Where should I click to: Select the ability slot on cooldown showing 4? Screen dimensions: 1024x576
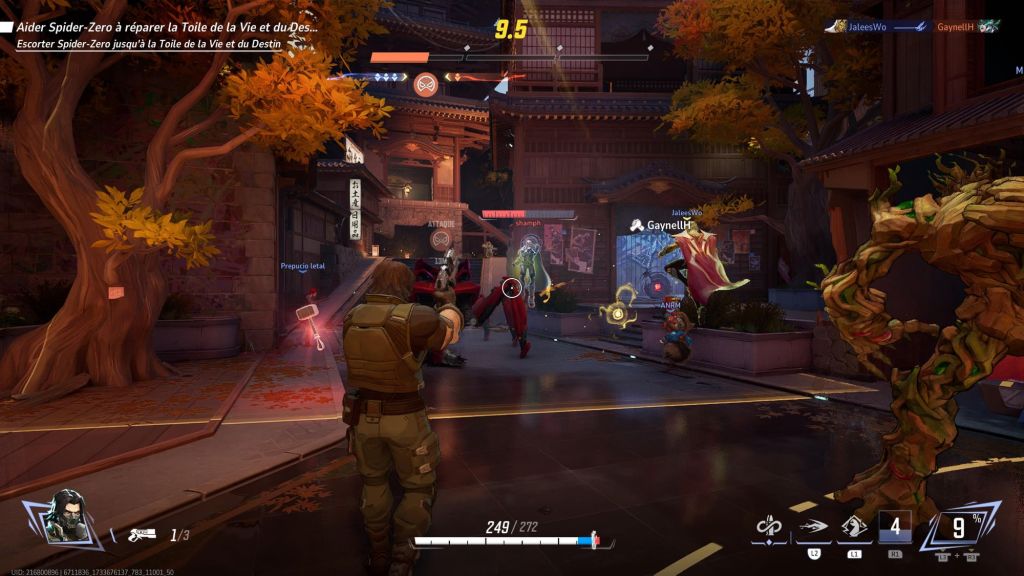895,526
